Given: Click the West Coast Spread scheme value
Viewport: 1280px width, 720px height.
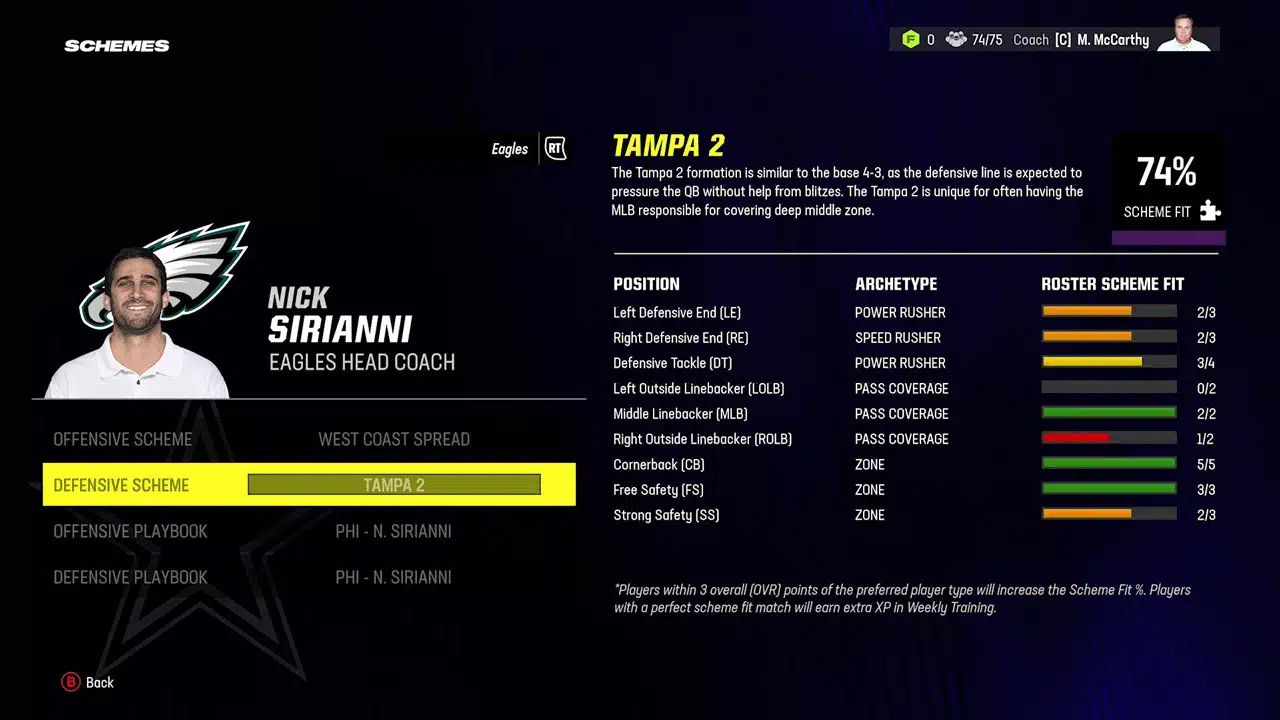Looking at the screenshot, I should click(x=394, y=439).
